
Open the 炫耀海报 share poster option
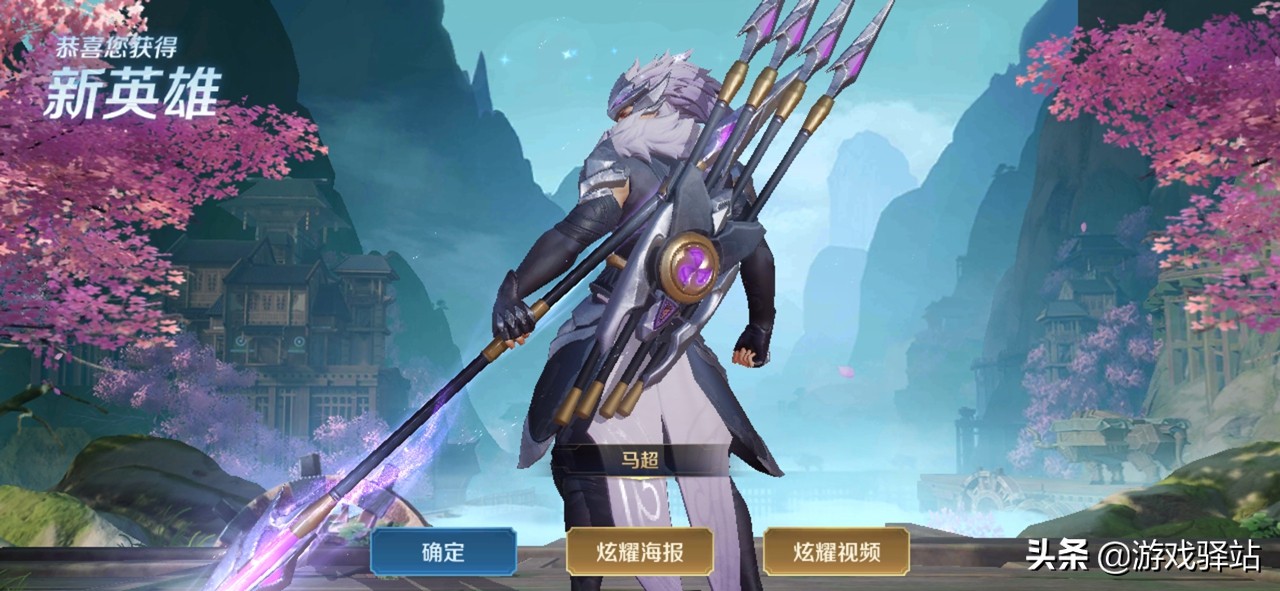pos(639,551)
